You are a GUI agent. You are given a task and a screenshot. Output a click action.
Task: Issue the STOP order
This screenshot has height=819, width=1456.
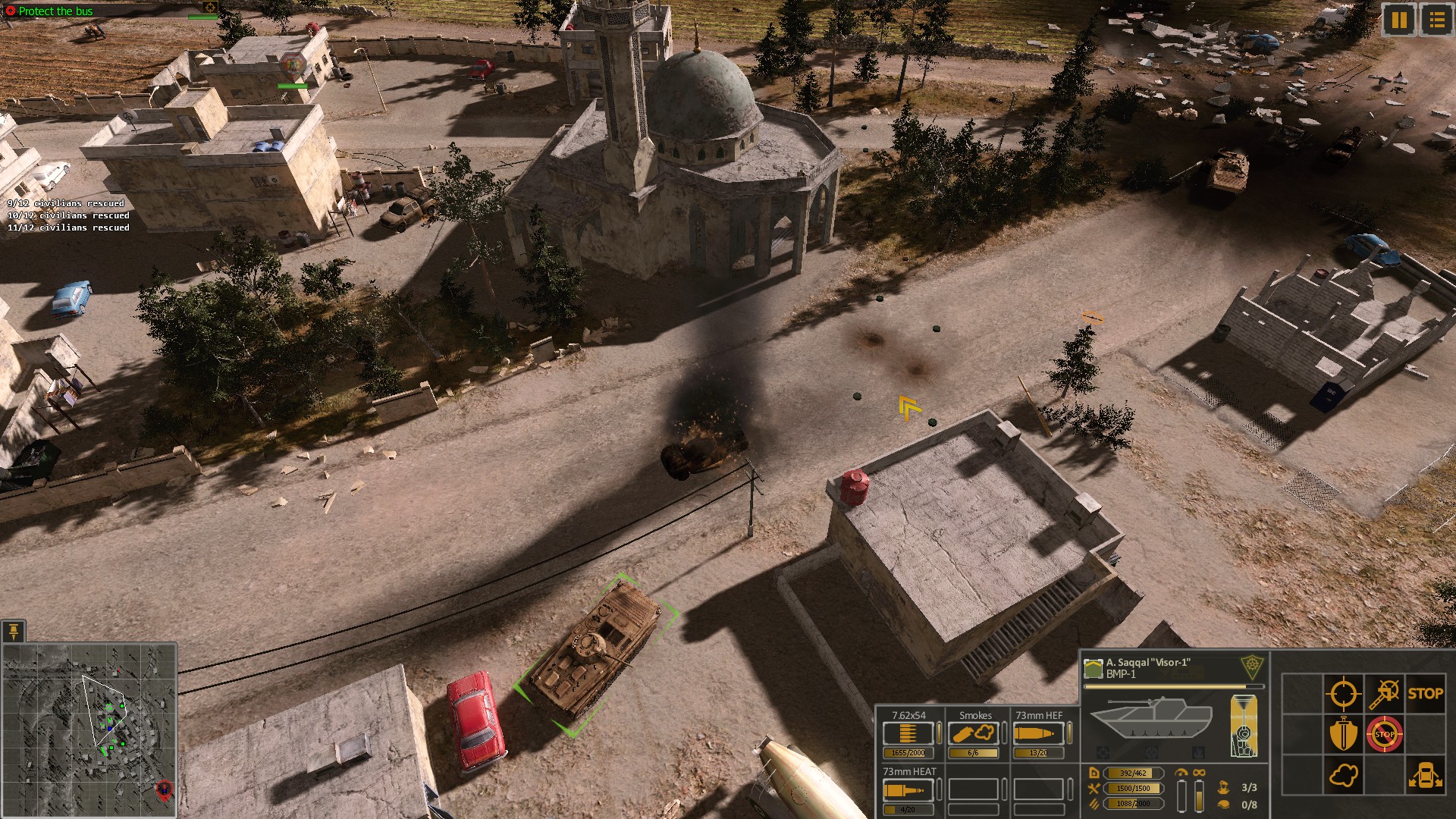(x=1425, y=693)
